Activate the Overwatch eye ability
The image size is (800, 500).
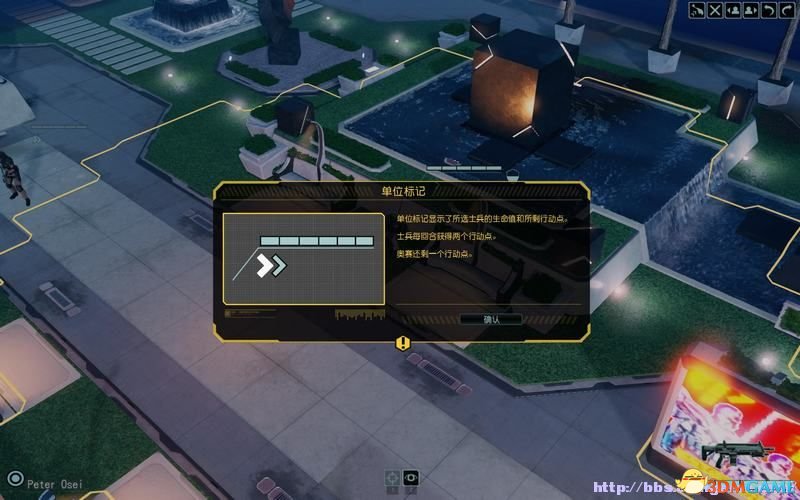click(410, 478)
